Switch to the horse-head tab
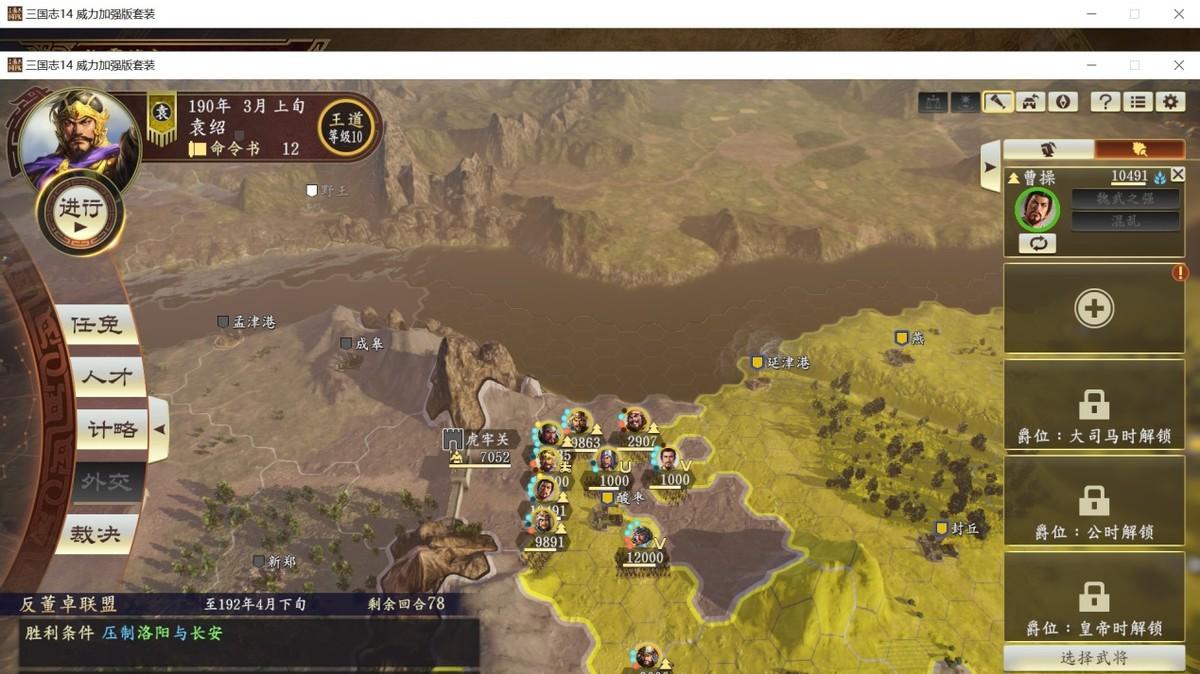 pos(1048,149)
